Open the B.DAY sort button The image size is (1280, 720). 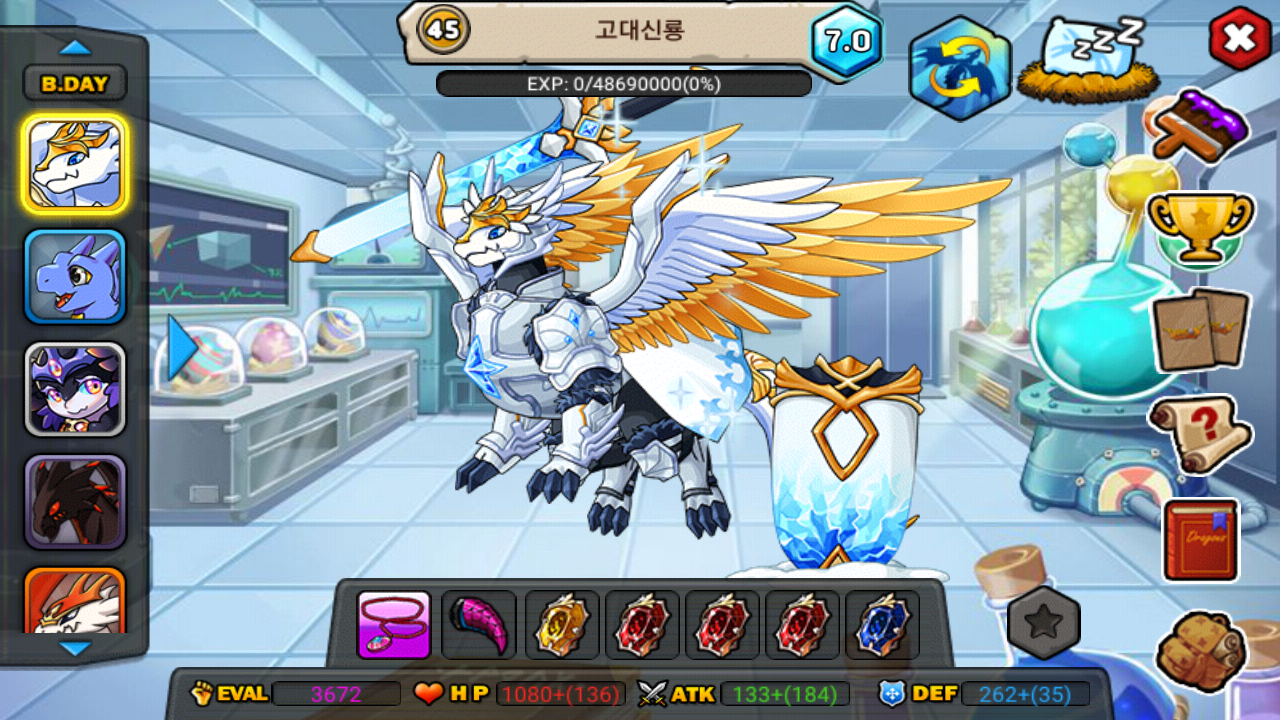pyautogui.click(x=75, y=84)
